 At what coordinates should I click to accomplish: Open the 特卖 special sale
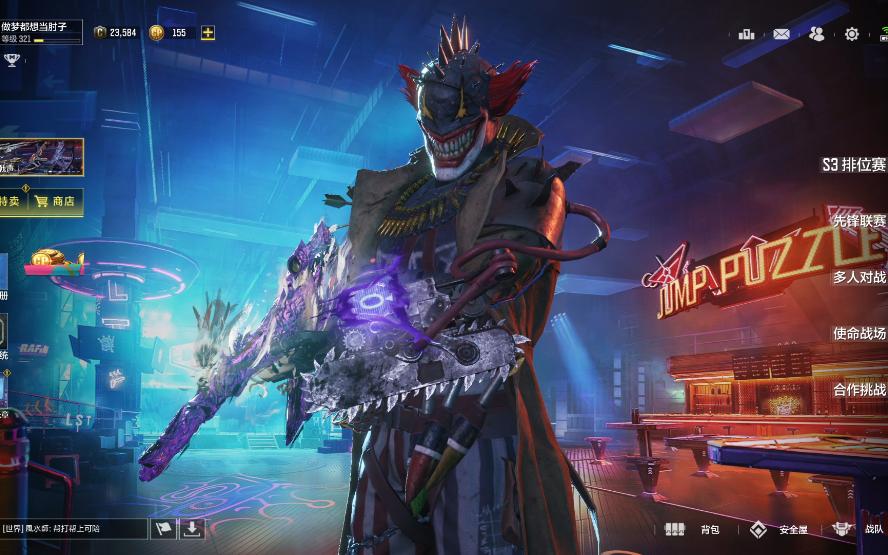[10, 201]
